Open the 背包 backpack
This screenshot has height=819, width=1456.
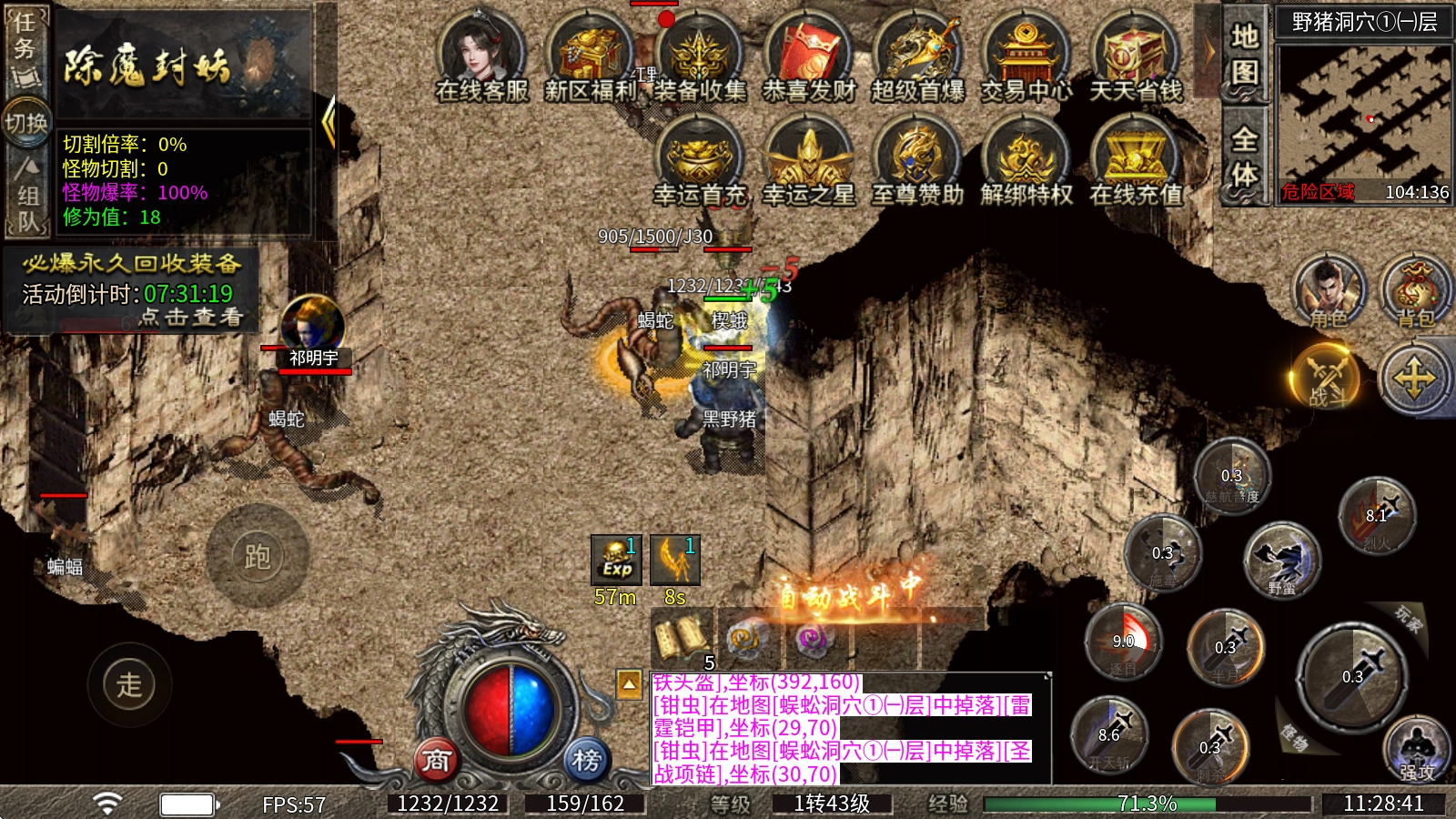click(x=1414, y=291)
